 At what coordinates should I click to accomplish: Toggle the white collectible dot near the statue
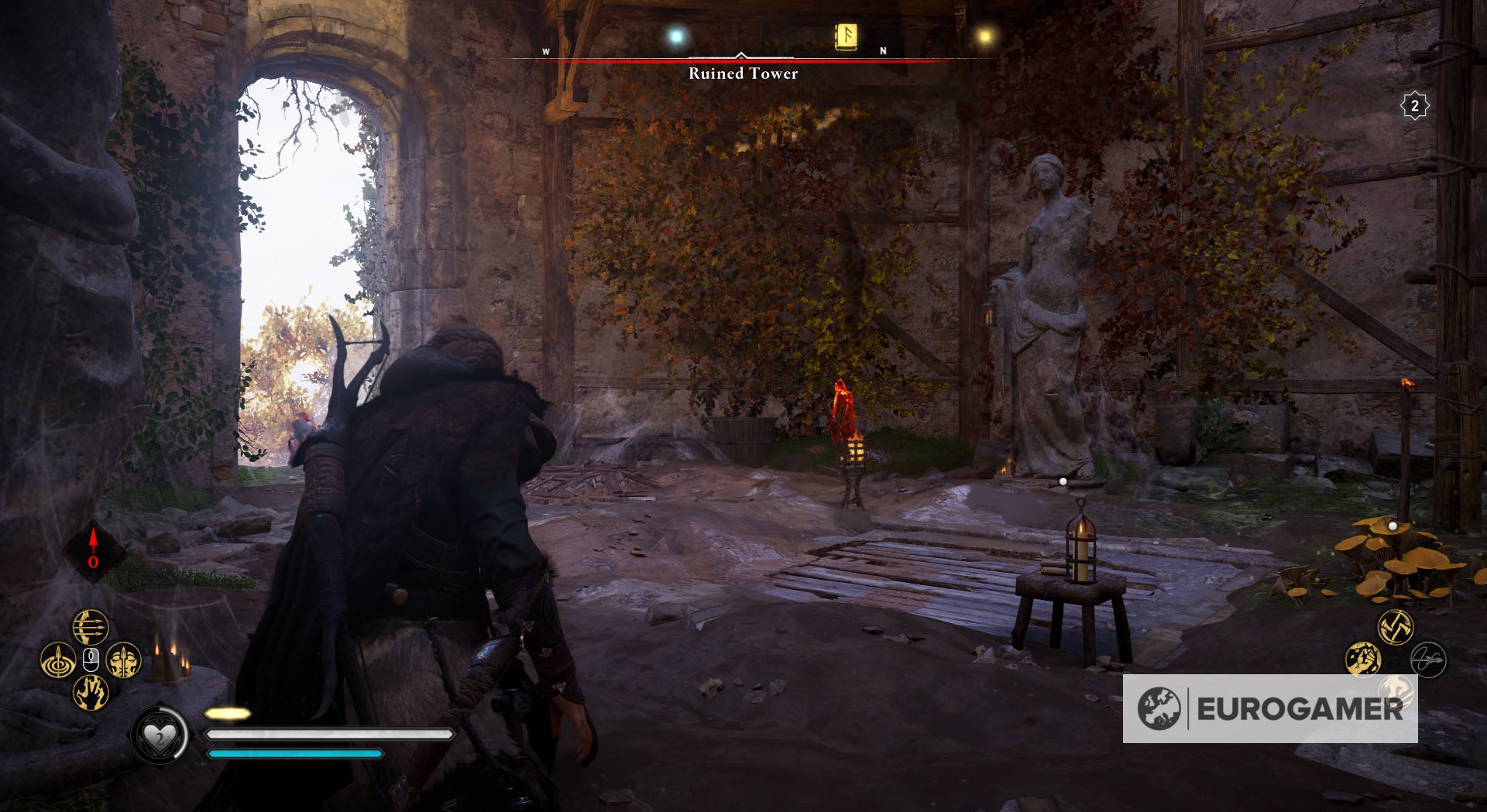point(1065,480)
